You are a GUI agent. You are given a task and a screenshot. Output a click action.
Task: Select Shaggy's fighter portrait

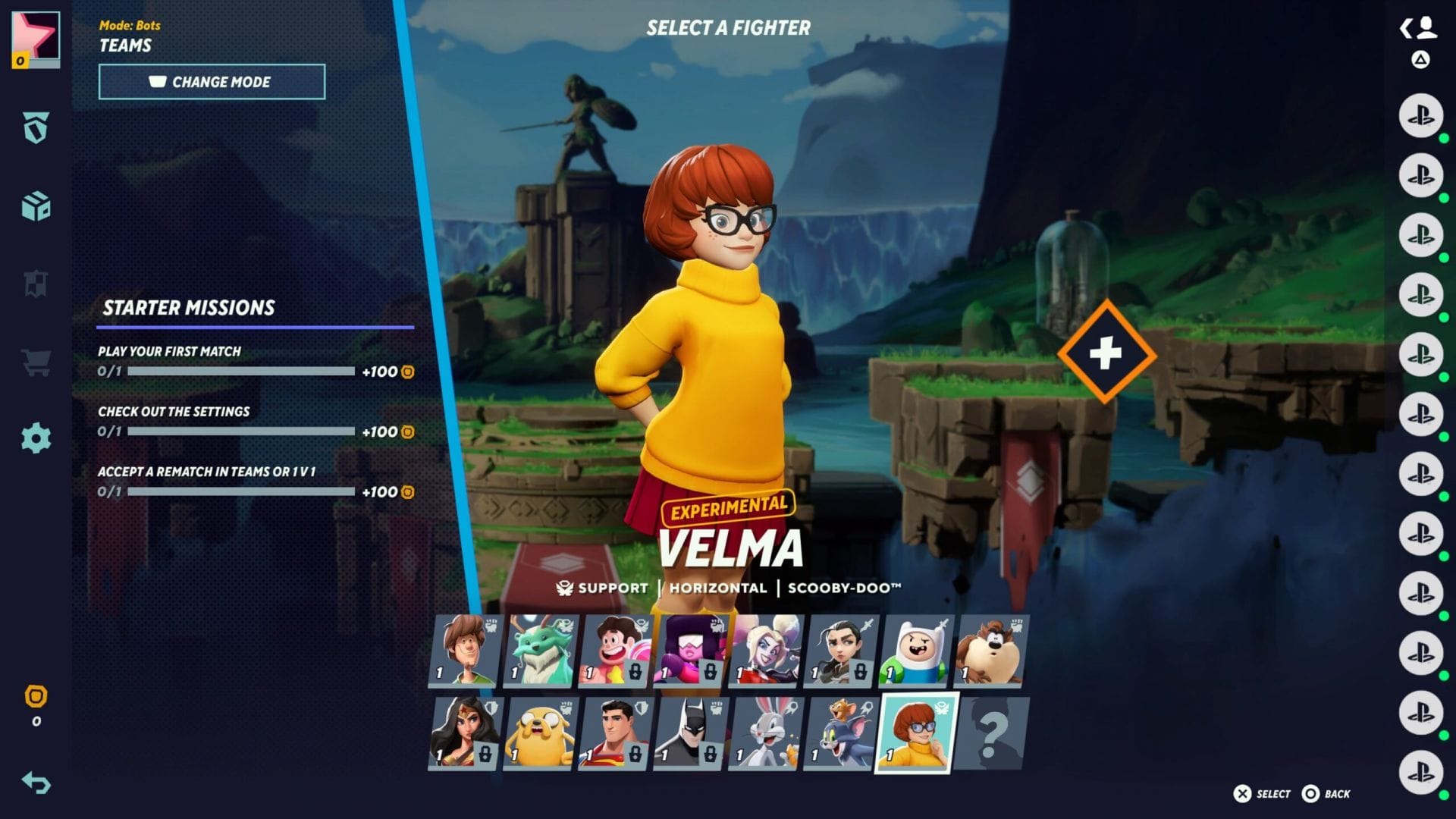coord(465,651)
